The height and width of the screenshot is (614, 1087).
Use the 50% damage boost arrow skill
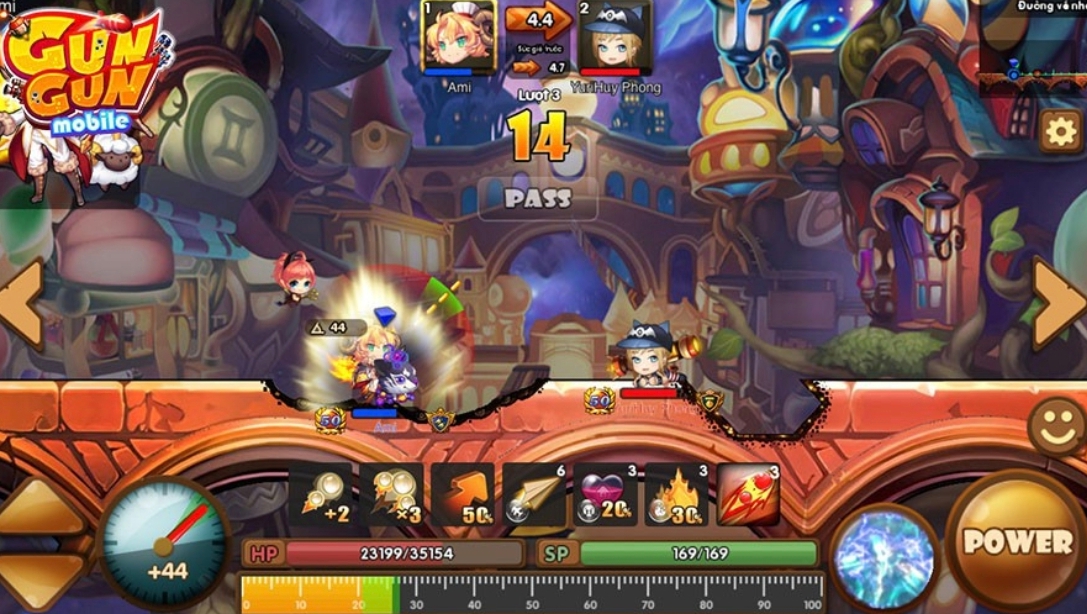(463, 494)
